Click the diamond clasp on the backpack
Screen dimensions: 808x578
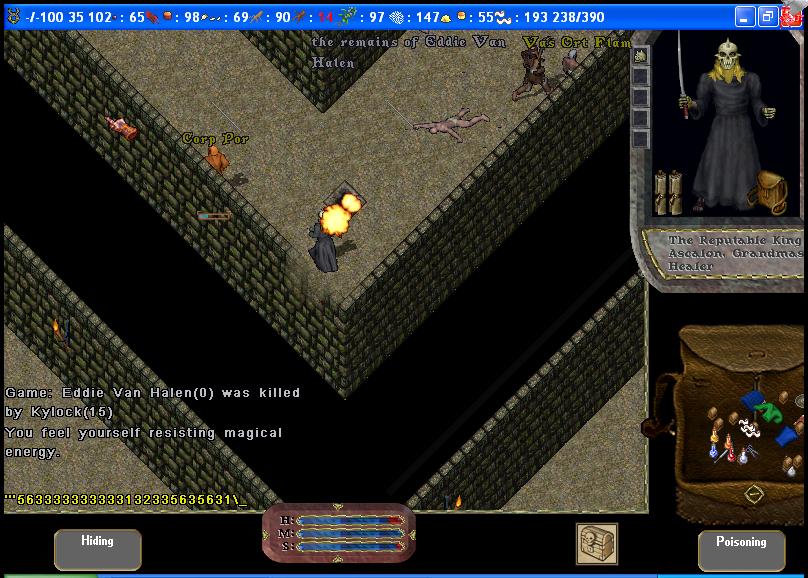[x=754, y=493]
